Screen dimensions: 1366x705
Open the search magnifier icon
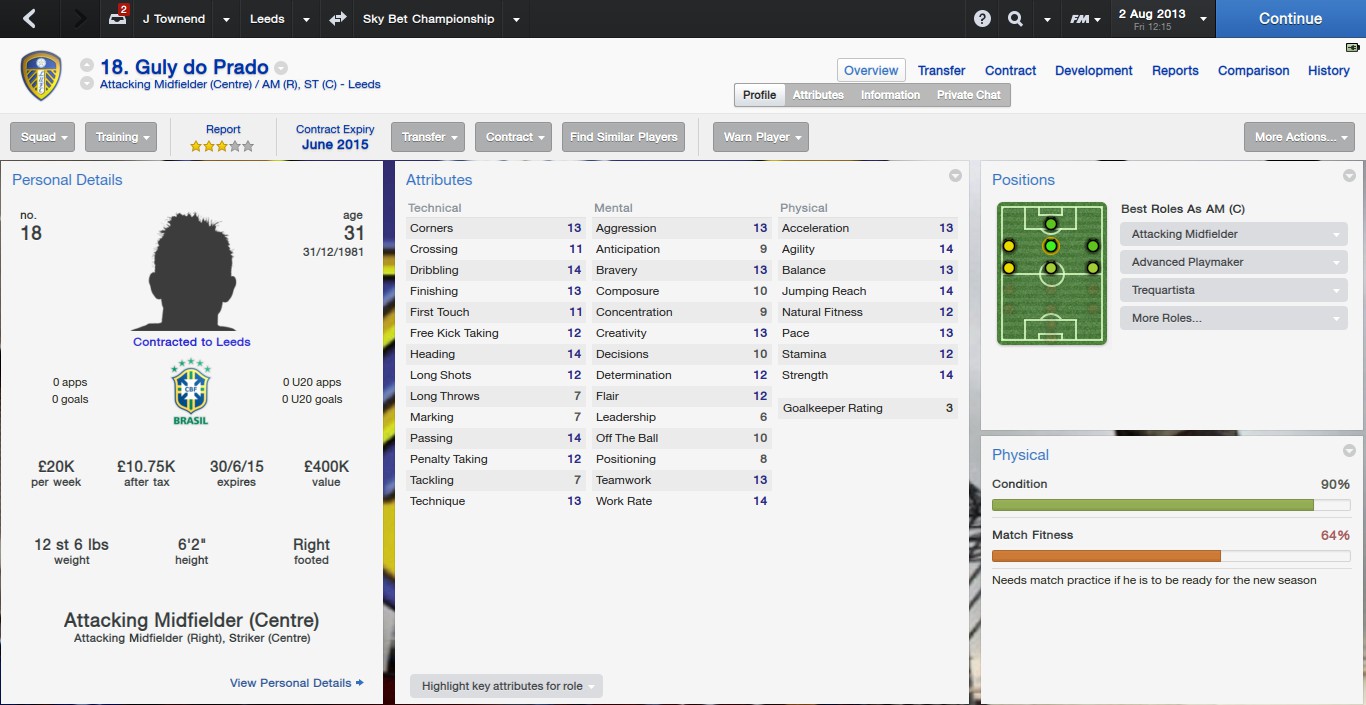pos(1015,19)
